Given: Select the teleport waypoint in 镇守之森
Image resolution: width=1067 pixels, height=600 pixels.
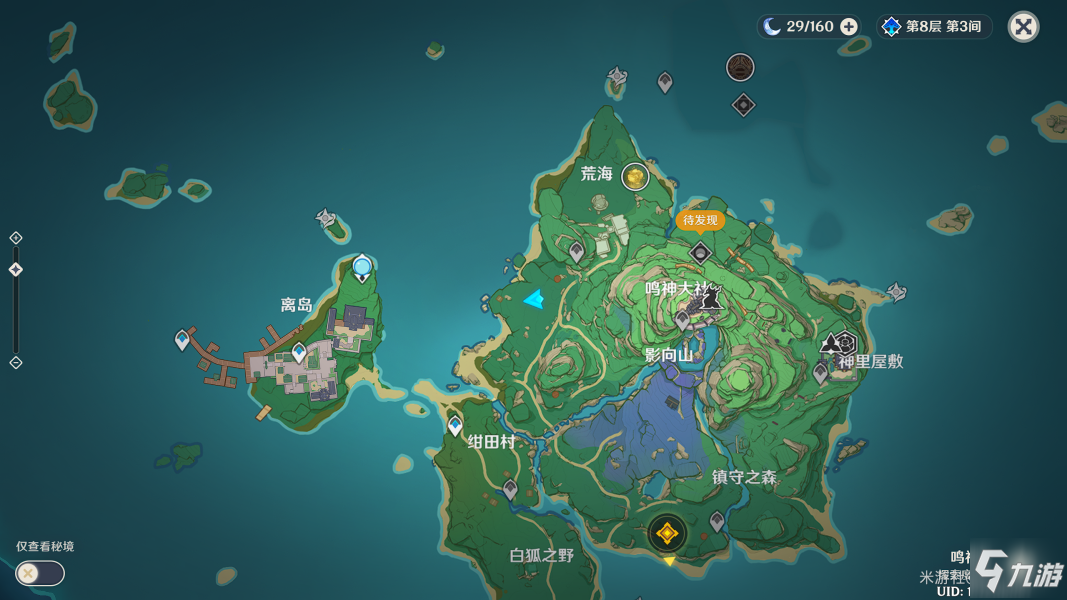Looking at the screenshot, I should point(716,521).
